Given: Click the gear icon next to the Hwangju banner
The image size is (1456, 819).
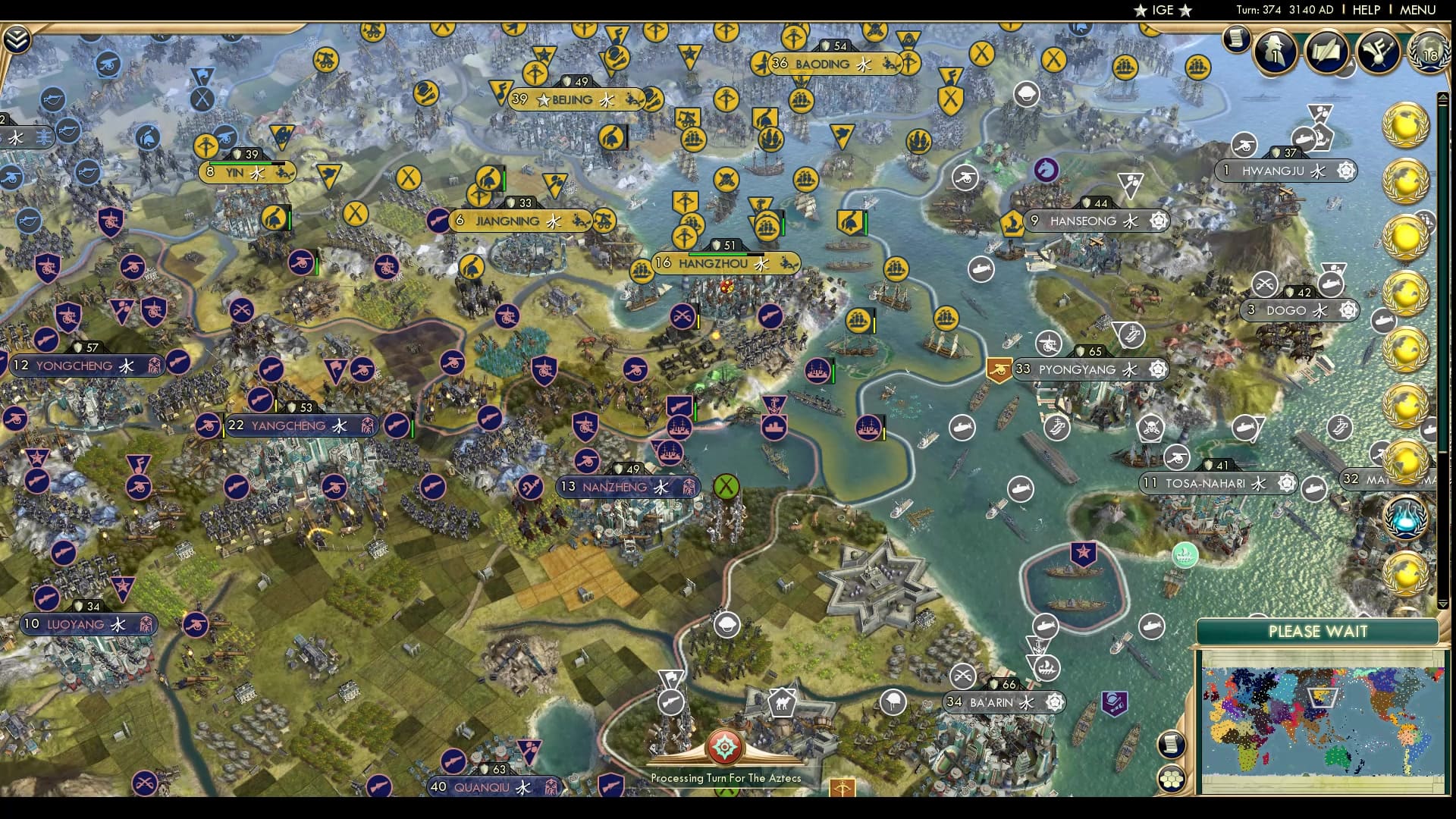Looking at the screenshot, I should click(1348, 172).
